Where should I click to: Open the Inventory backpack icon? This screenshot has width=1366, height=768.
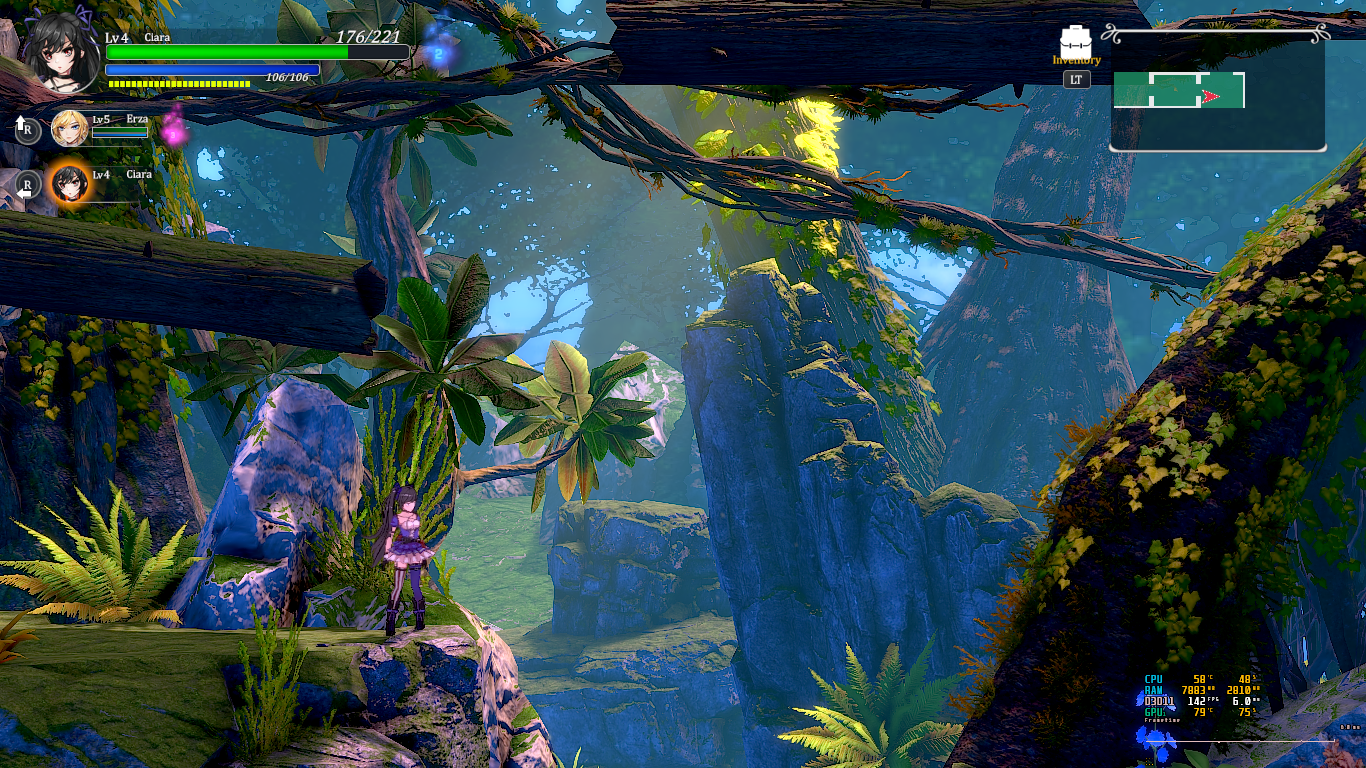click(x=1076, y=41)
